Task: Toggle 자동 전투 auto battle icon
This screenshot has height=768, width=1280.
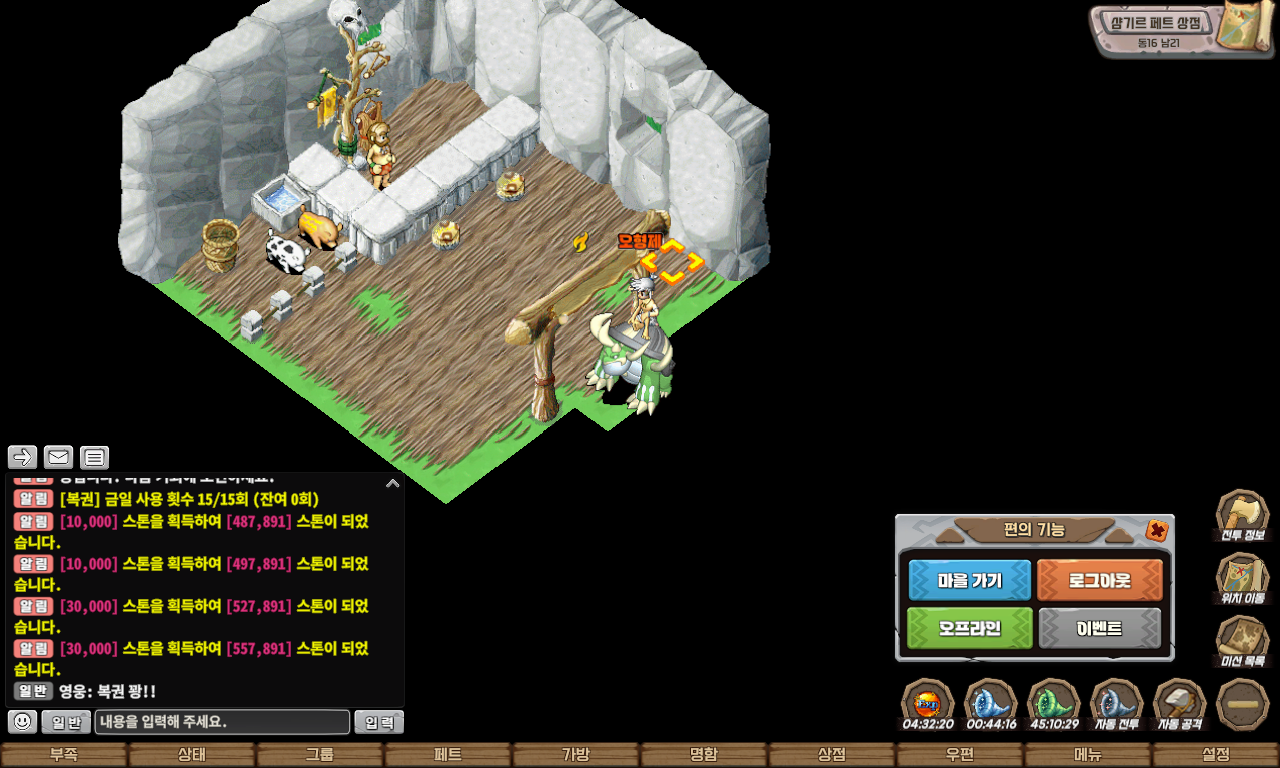Action: click(x=1116, y=703)
